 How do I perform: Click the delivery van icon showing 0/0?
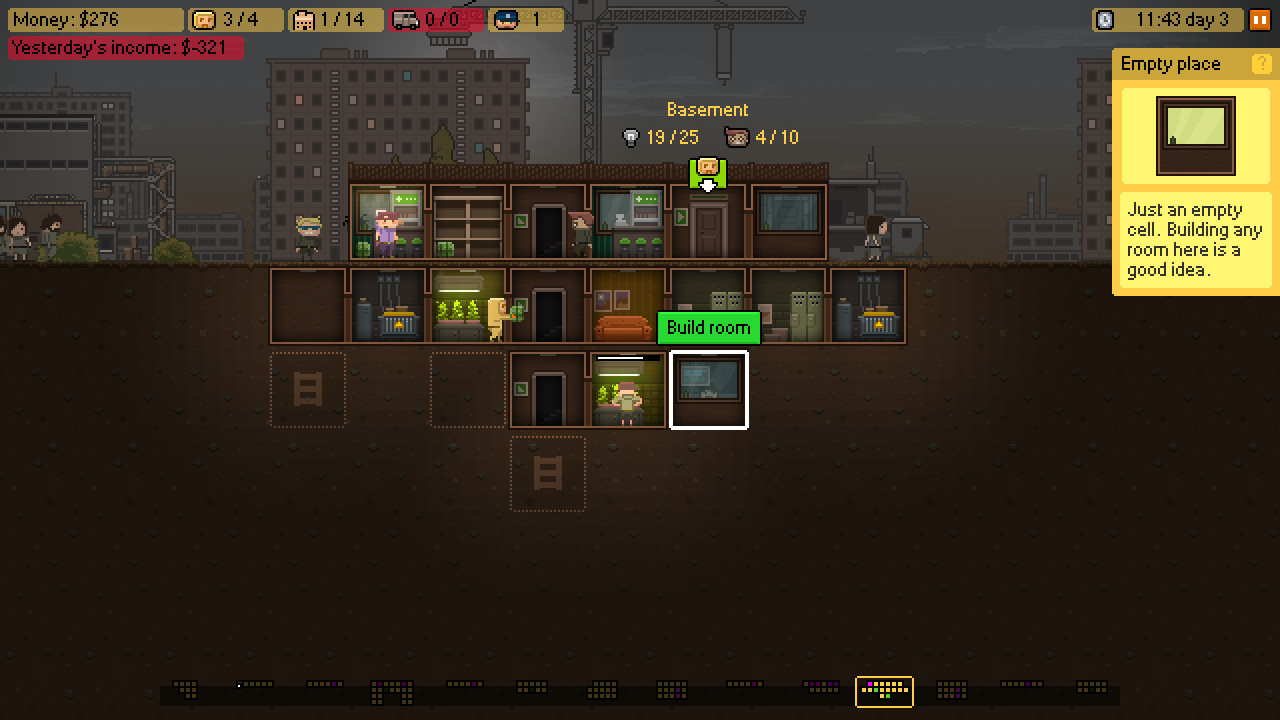tap(404, 18)
